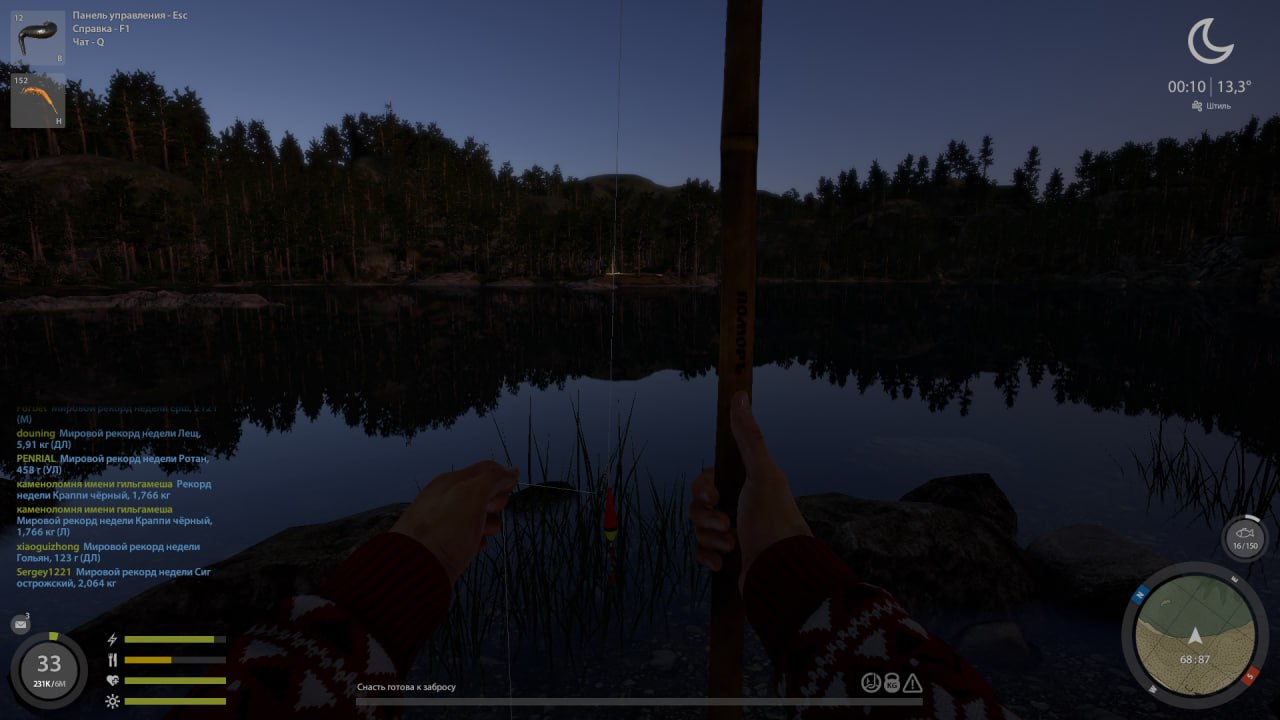Click the round hook icon beside KG weight
Image resolution: width=1280 pixels, height=720 pixels.
(x=871, y=683)
